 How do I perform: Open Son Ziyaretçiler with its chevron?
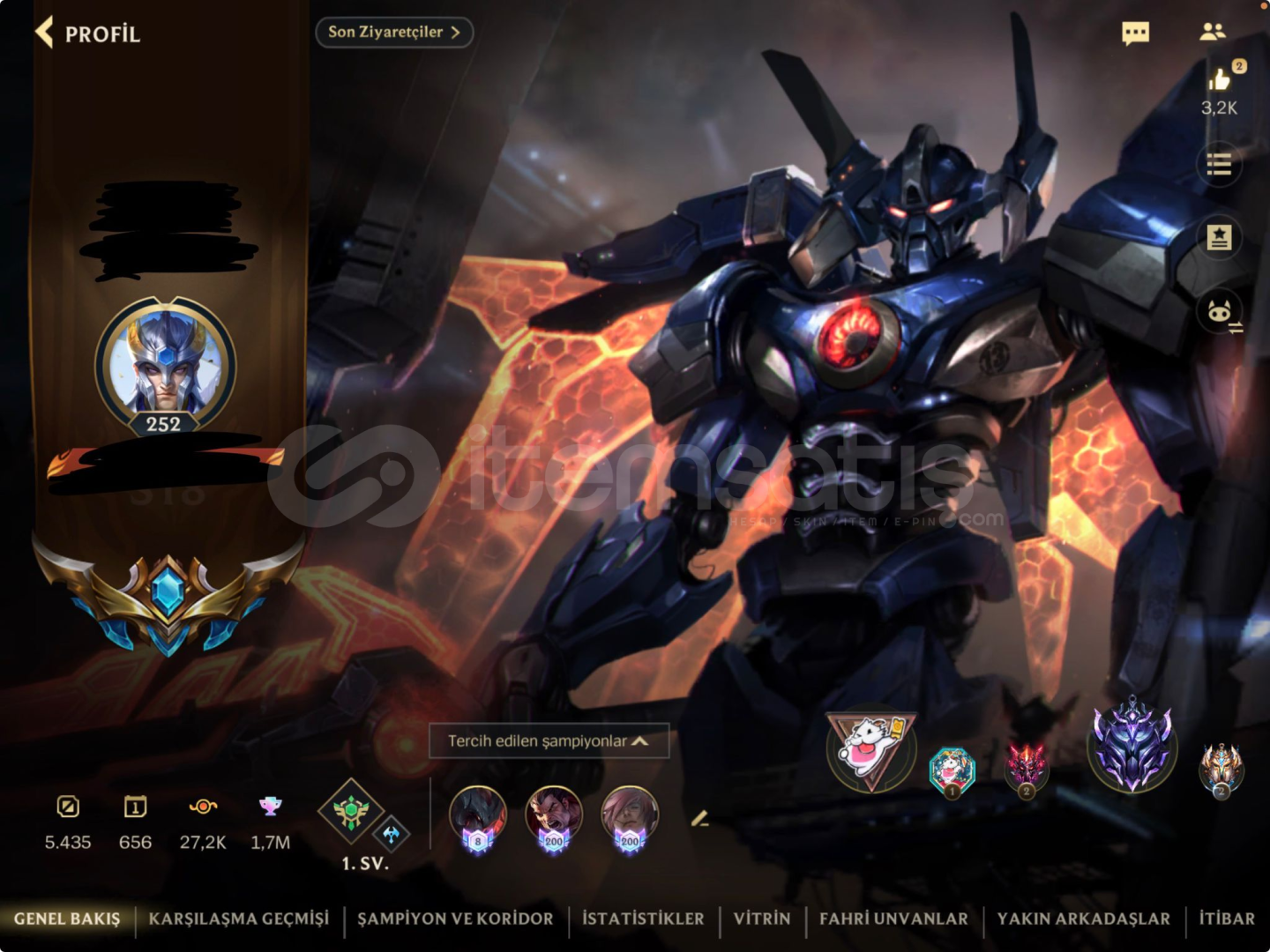pyautogui.click(x=393, y=33)
